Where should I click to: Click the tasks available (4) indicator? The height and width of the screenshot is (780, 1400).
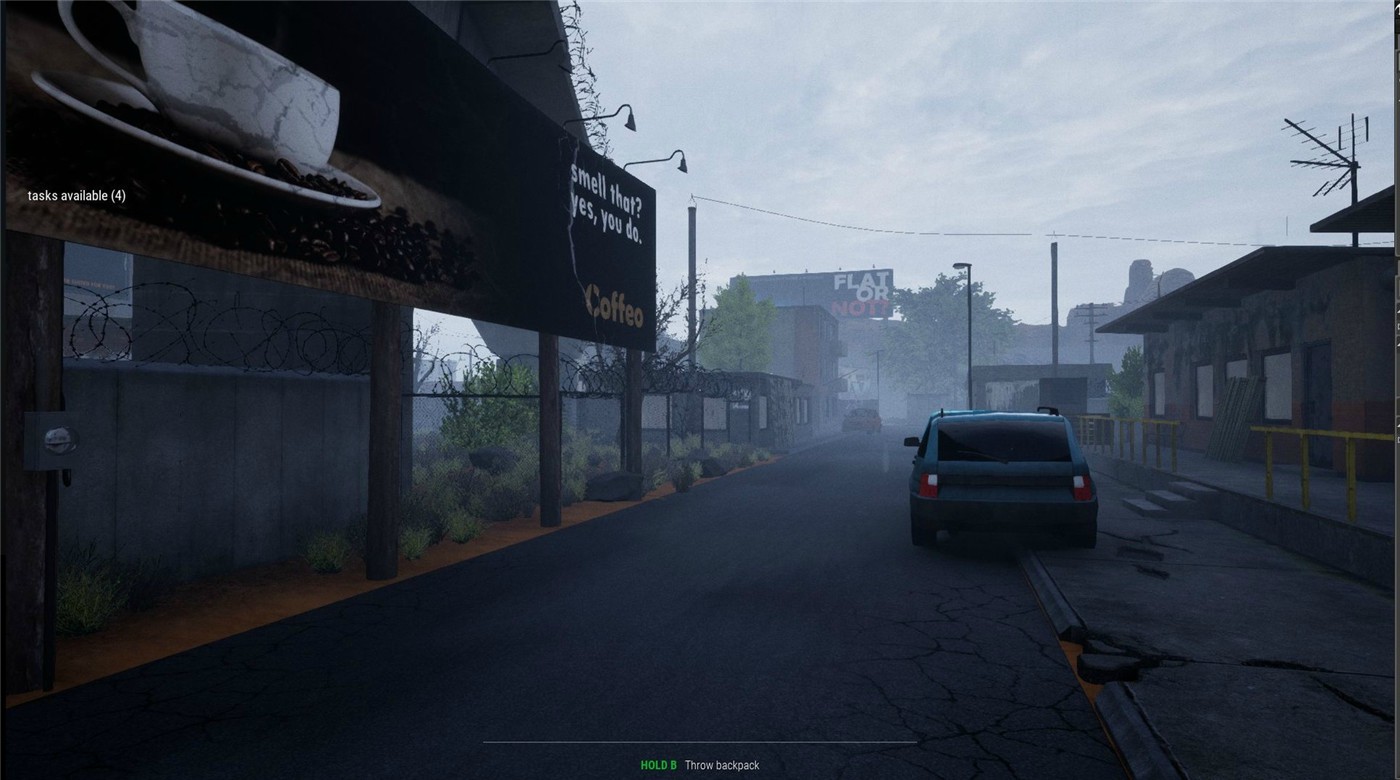click(x=76, y=195)
